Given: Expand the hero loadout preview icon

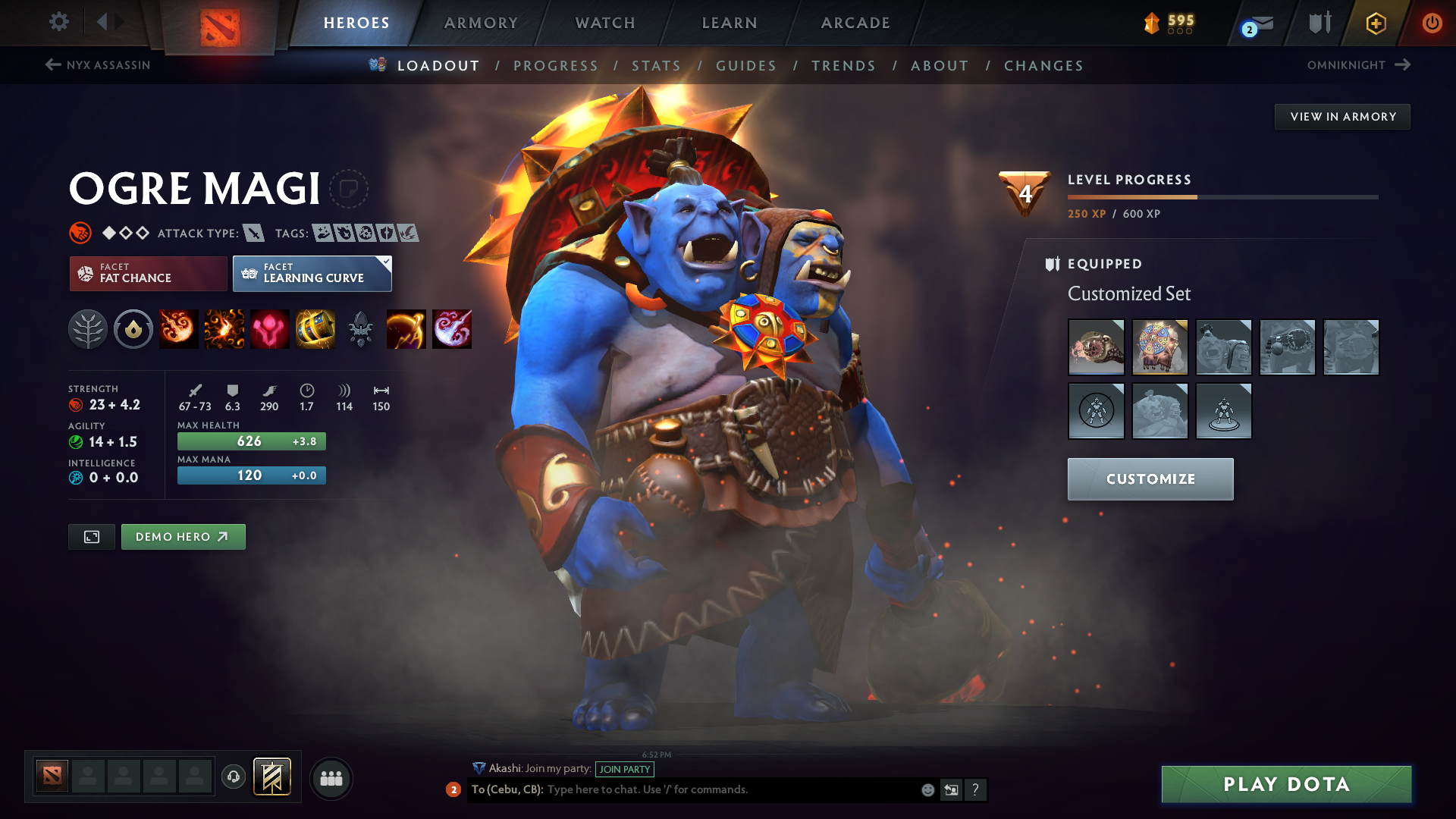Looking at the screenshot, I should click(x=91, y=536).
